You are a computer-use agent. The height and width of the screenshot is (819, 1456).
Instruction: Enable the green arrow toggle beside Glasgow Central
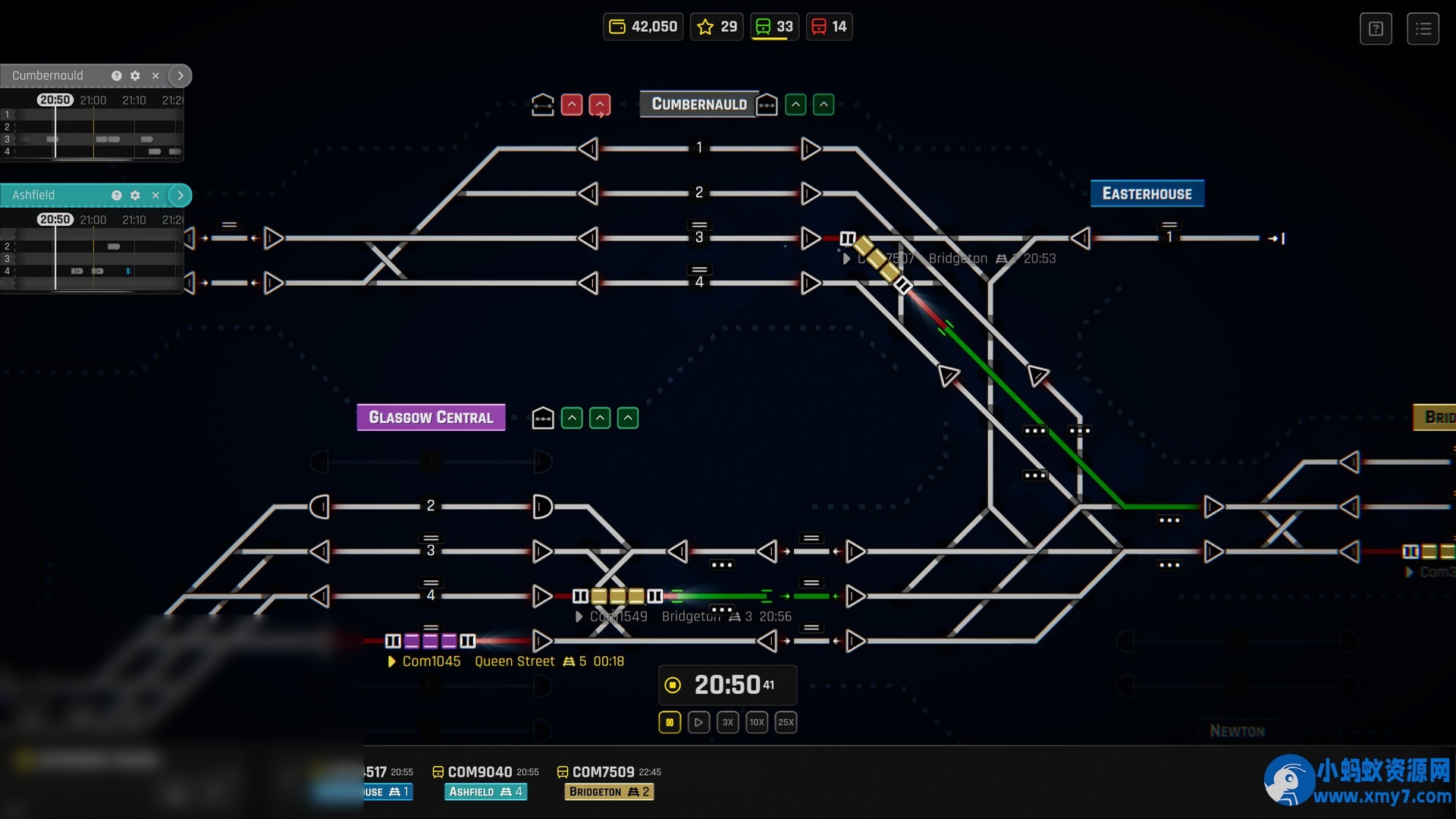tap(573, 418)
